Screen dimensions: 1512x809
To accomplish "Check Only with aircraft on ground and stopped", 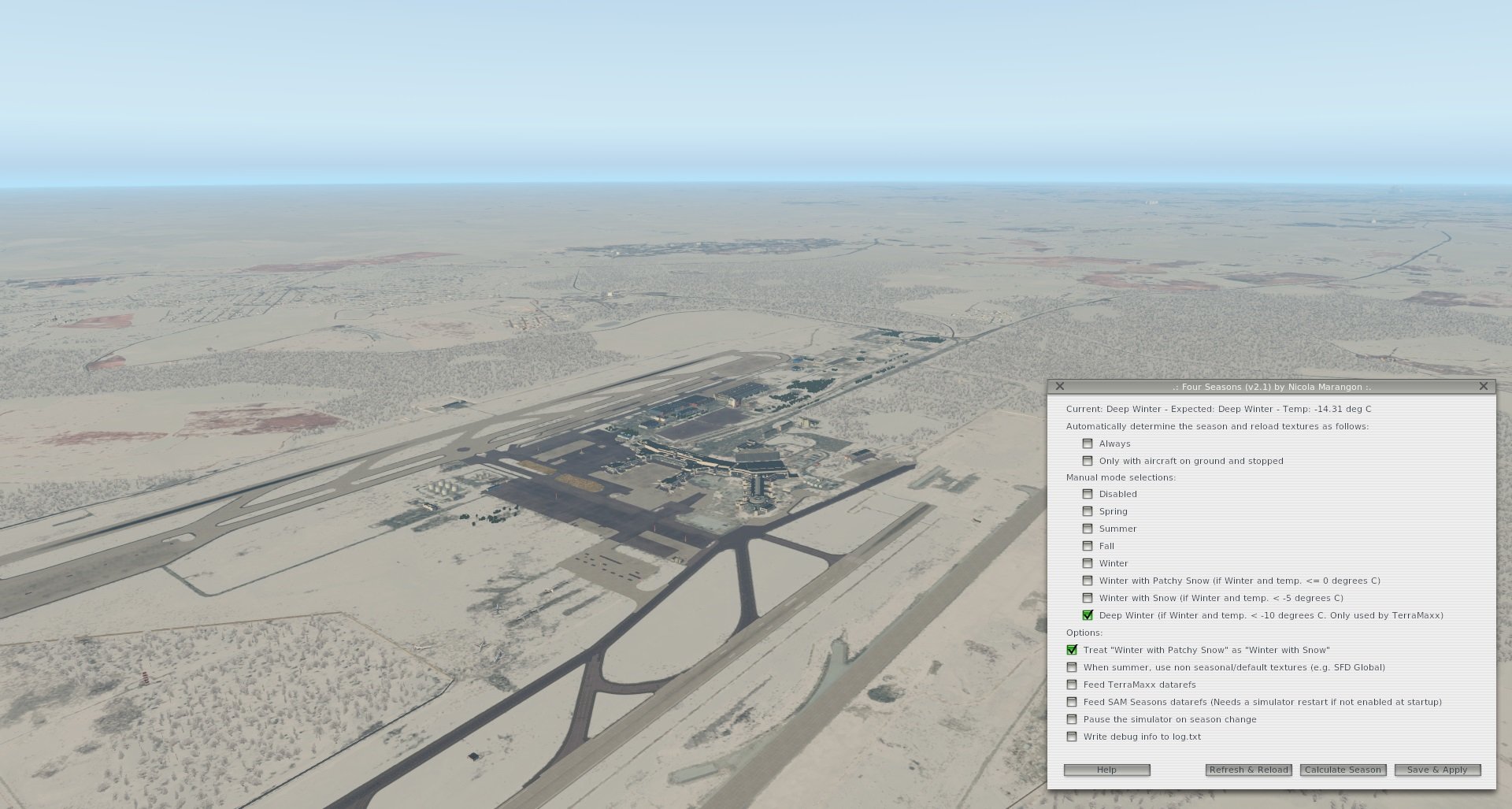I will 1088,461.
